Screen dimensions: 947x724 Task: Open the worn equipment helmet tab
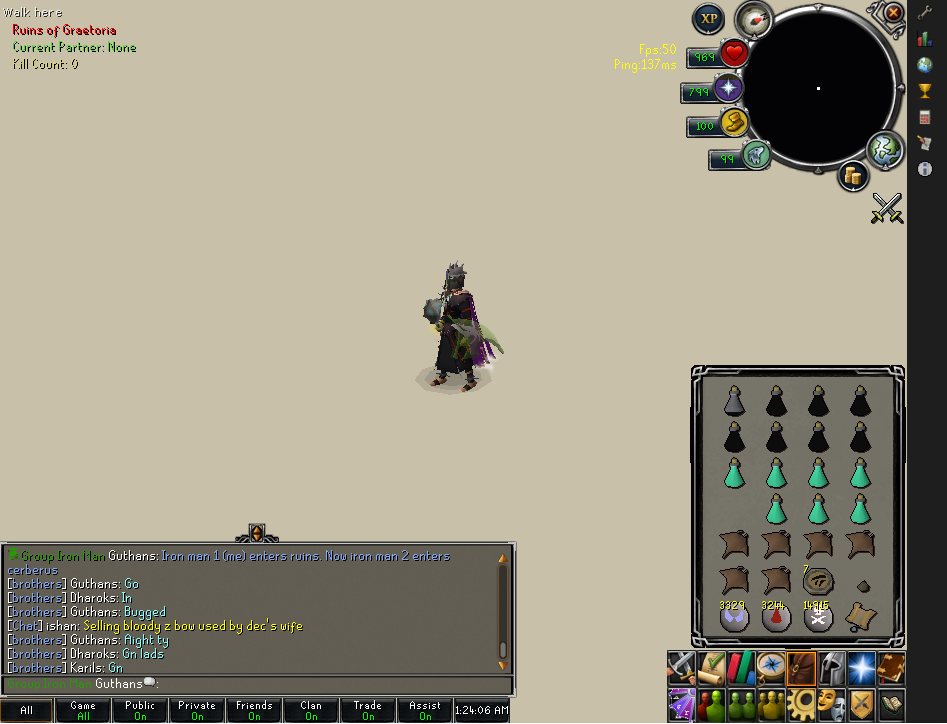[x=831, y=666]
